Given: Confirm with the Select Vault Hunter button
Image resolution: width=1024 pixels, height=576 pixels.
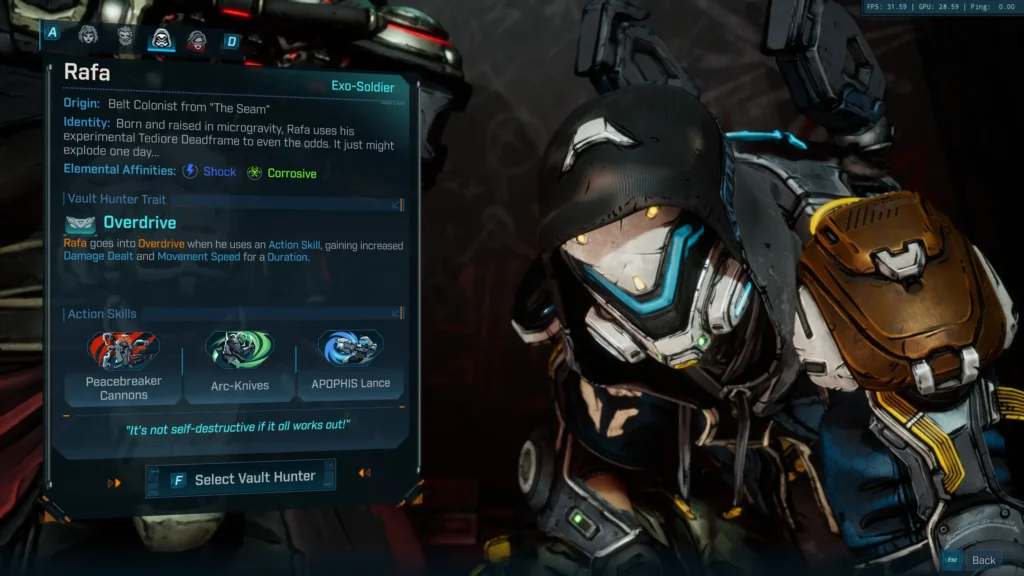Looking at the screenshot, I should tap(241, 479).
